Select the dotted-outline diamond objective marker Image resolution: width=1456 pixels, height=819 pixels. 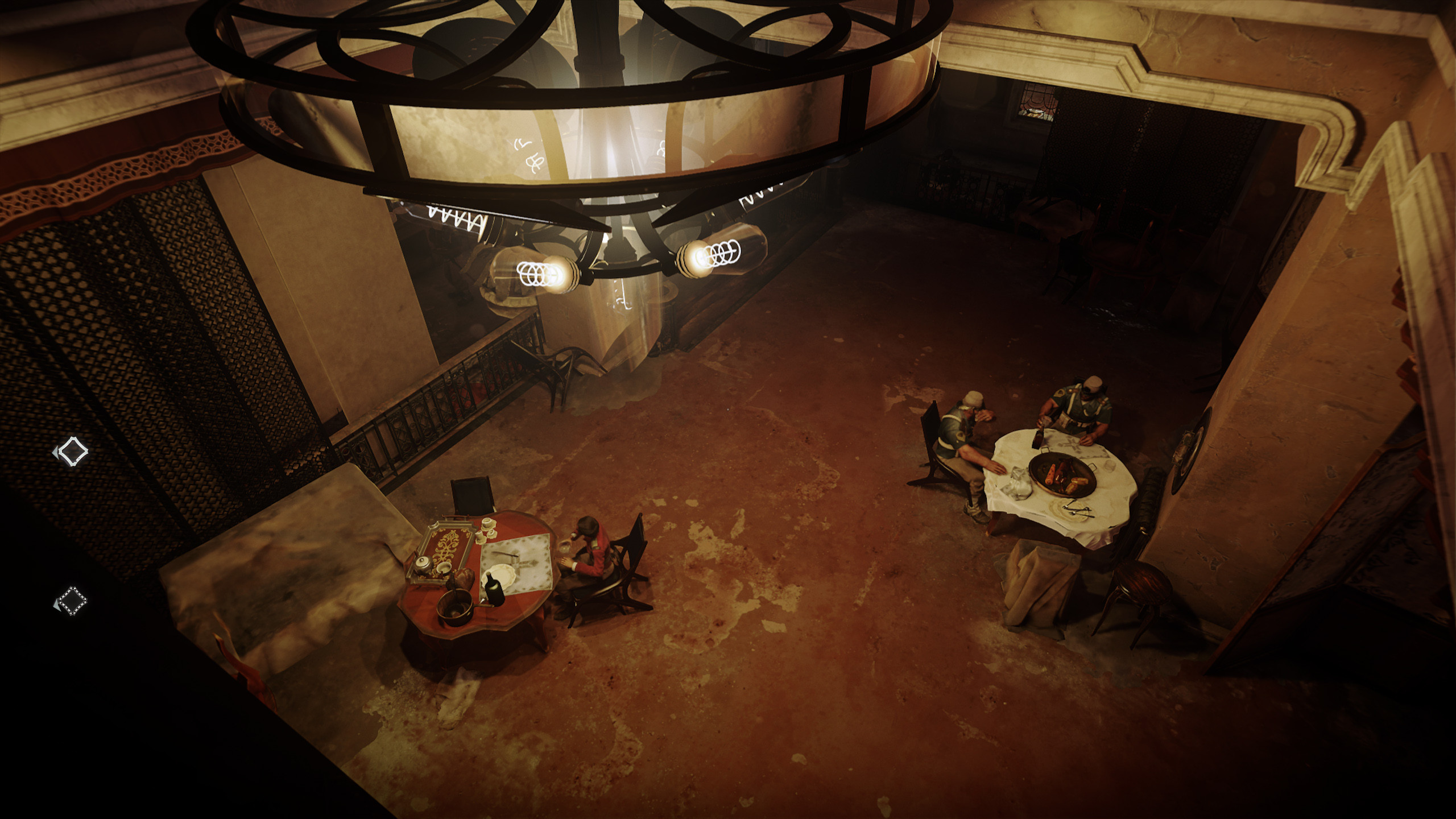point(72,601)
